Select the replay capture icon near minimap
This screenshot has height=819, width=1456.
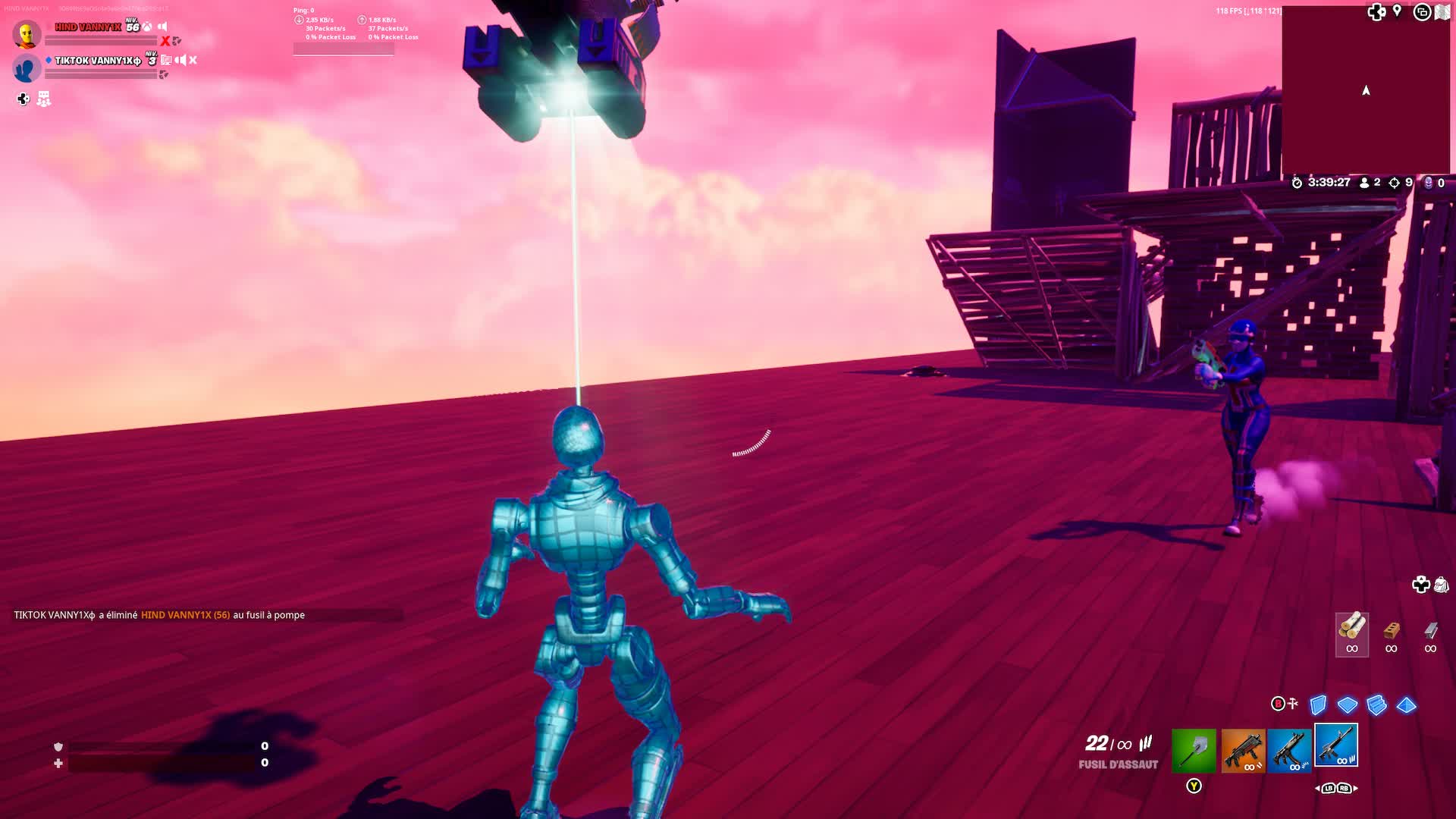pos(1422,12)
